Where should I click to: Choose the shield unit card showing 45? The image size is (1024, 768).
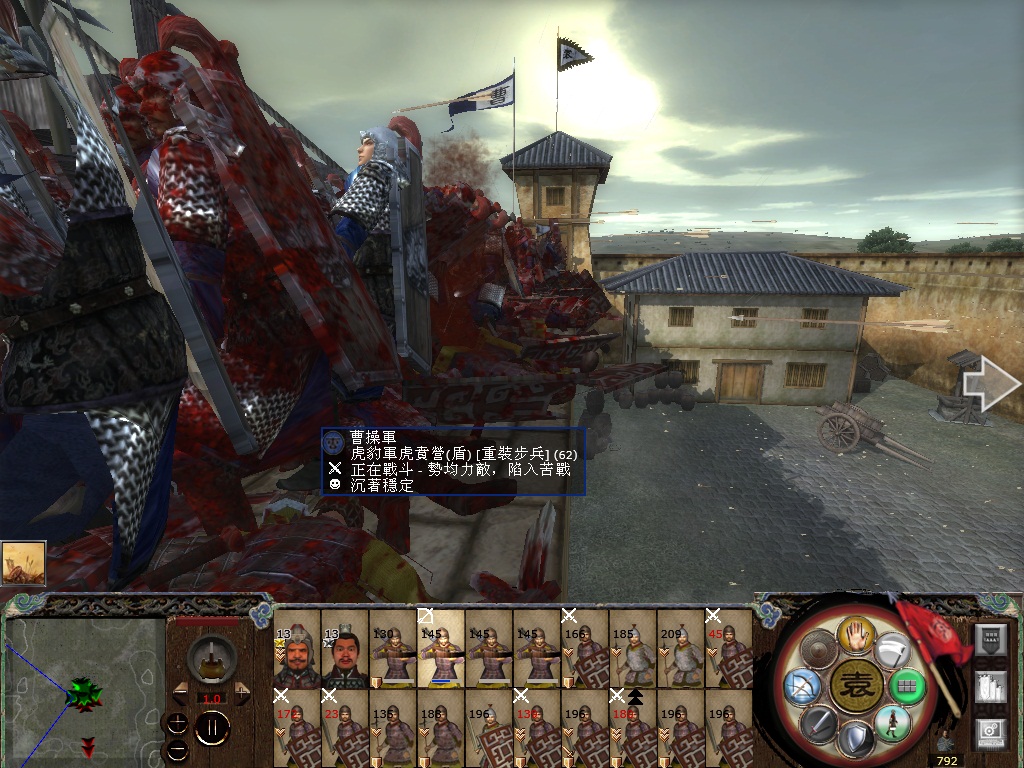pos(728,649)
